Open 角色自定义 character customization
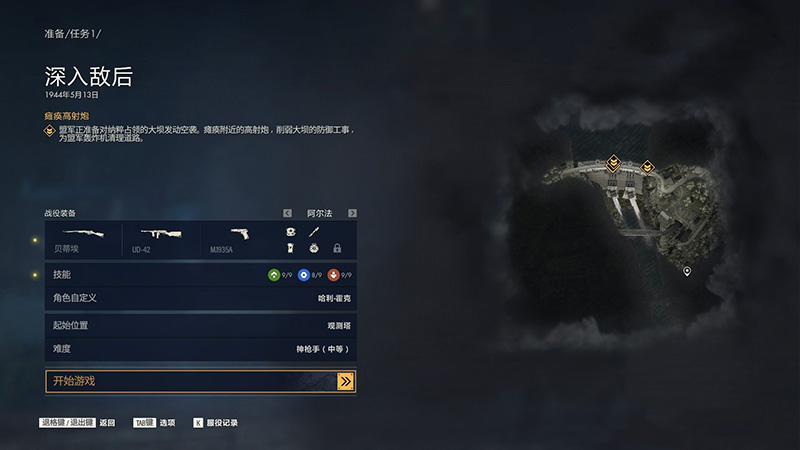This screenshot has height=450, width=800. tap(200, 298)
